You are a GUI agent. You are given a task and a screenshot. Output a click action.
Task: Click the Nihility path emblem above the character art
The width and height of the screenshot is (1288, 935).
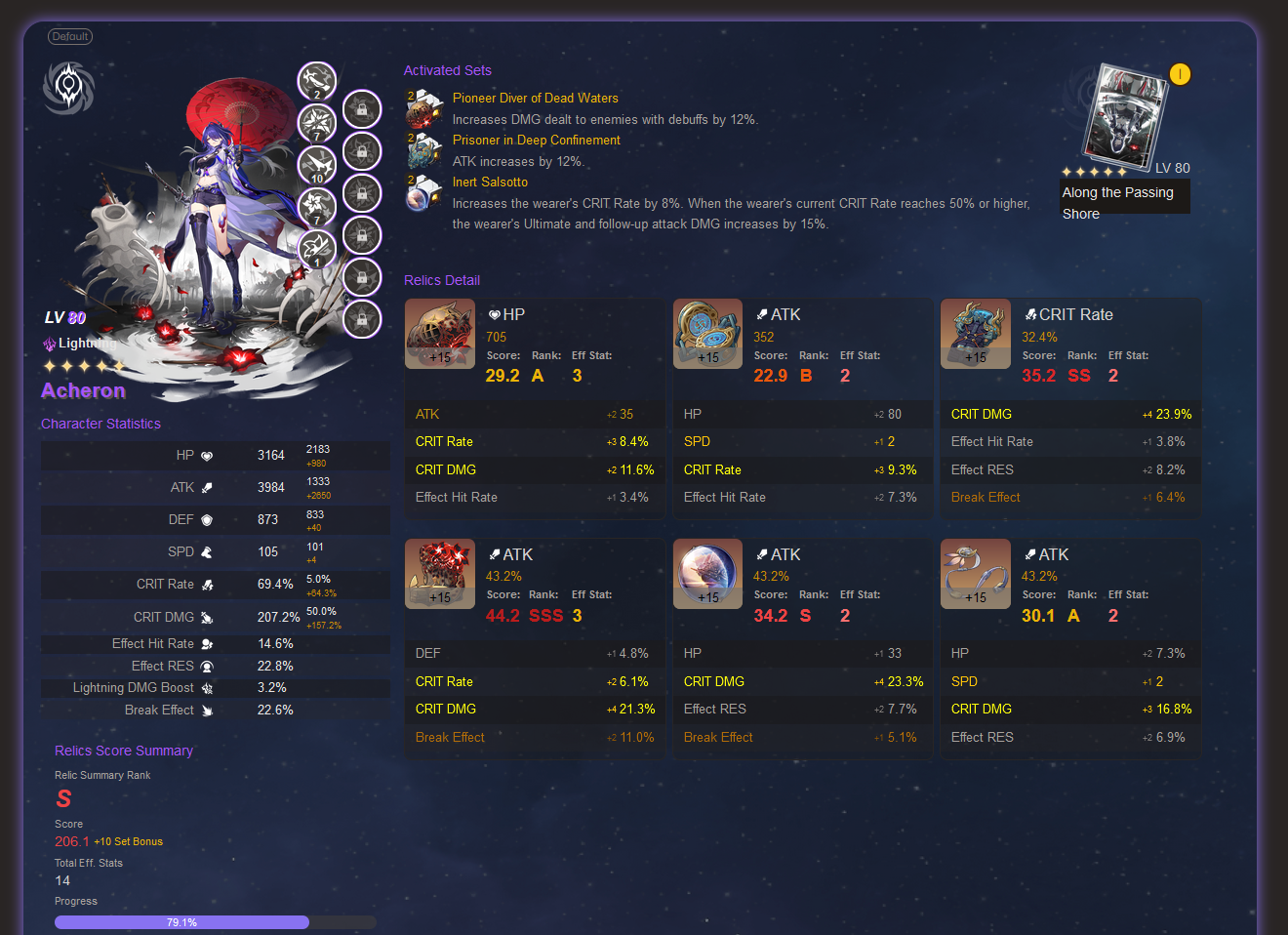(x=68, y=88)
